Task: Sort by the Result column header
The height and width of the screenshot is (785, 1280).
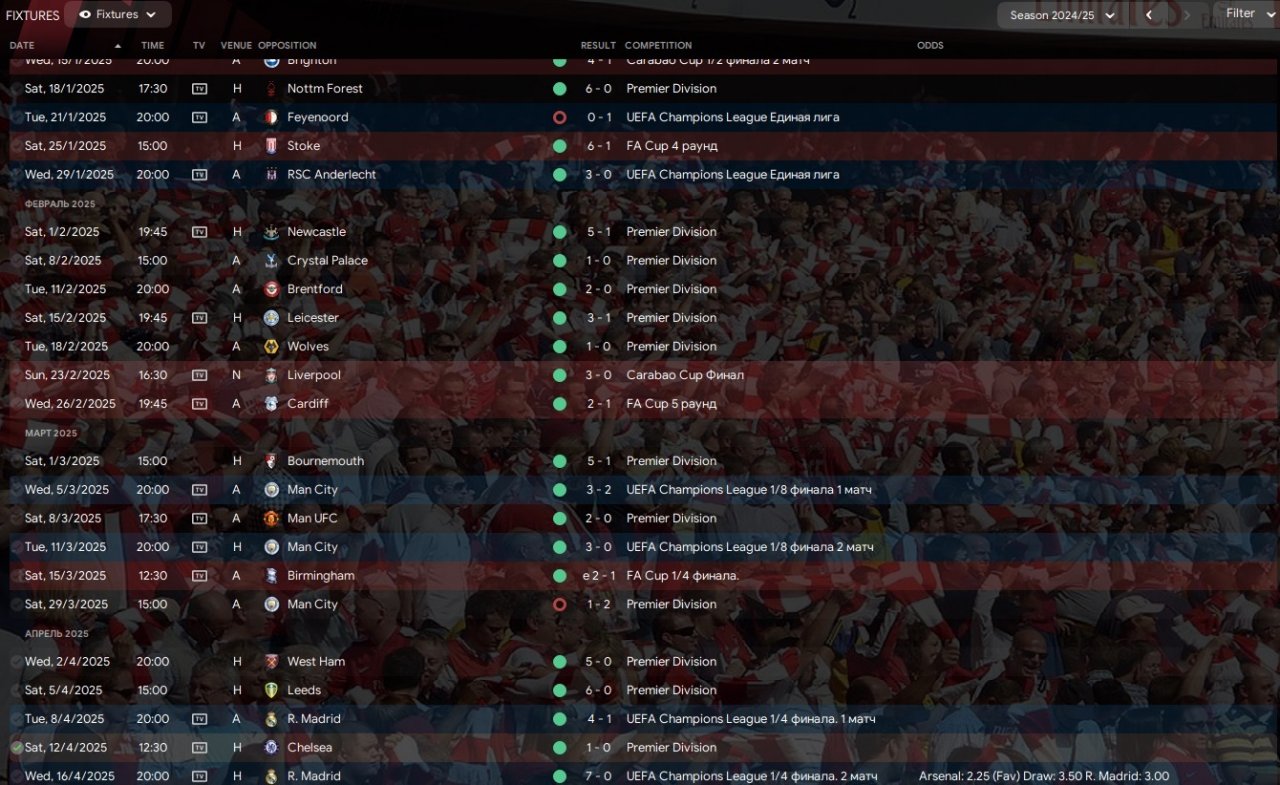Action: tap(598, 45)
